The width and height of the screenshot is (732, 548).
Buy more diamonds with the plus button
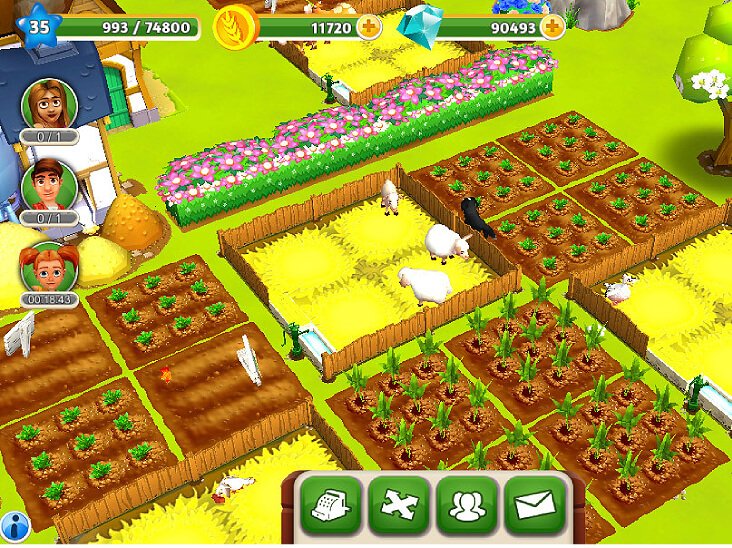point(550,27)
